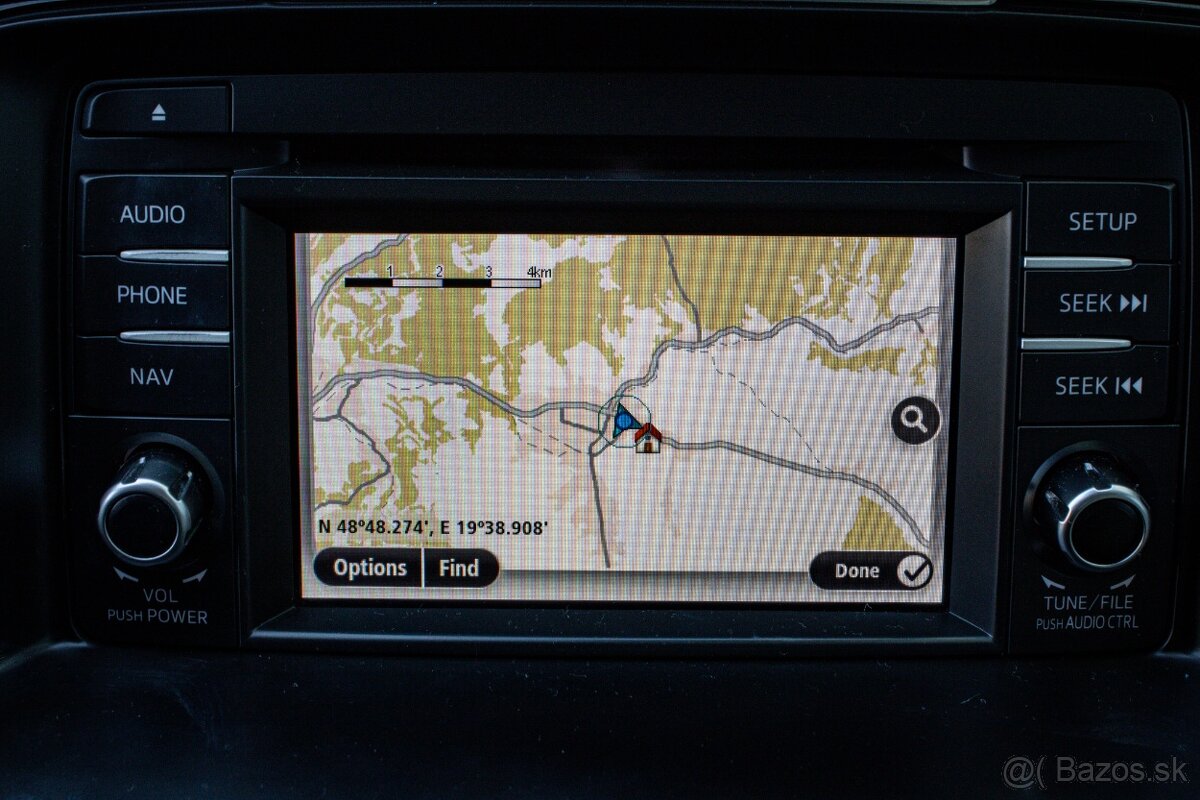Tap the Find button
The height and width of the screenshot is (800, 1200).
coord(459,568)
